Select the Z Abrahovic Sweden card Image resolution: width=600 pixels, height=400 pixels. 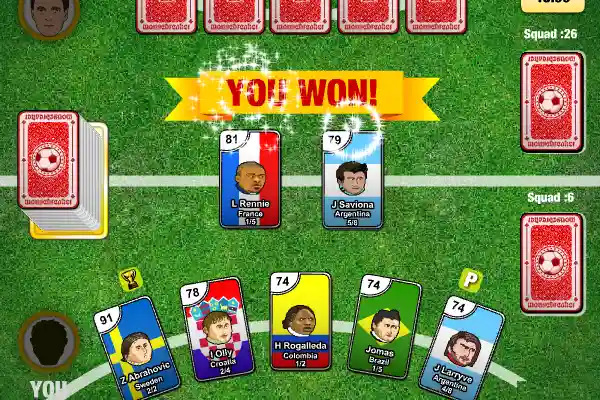pyautogui.click(x=135, y=350)
